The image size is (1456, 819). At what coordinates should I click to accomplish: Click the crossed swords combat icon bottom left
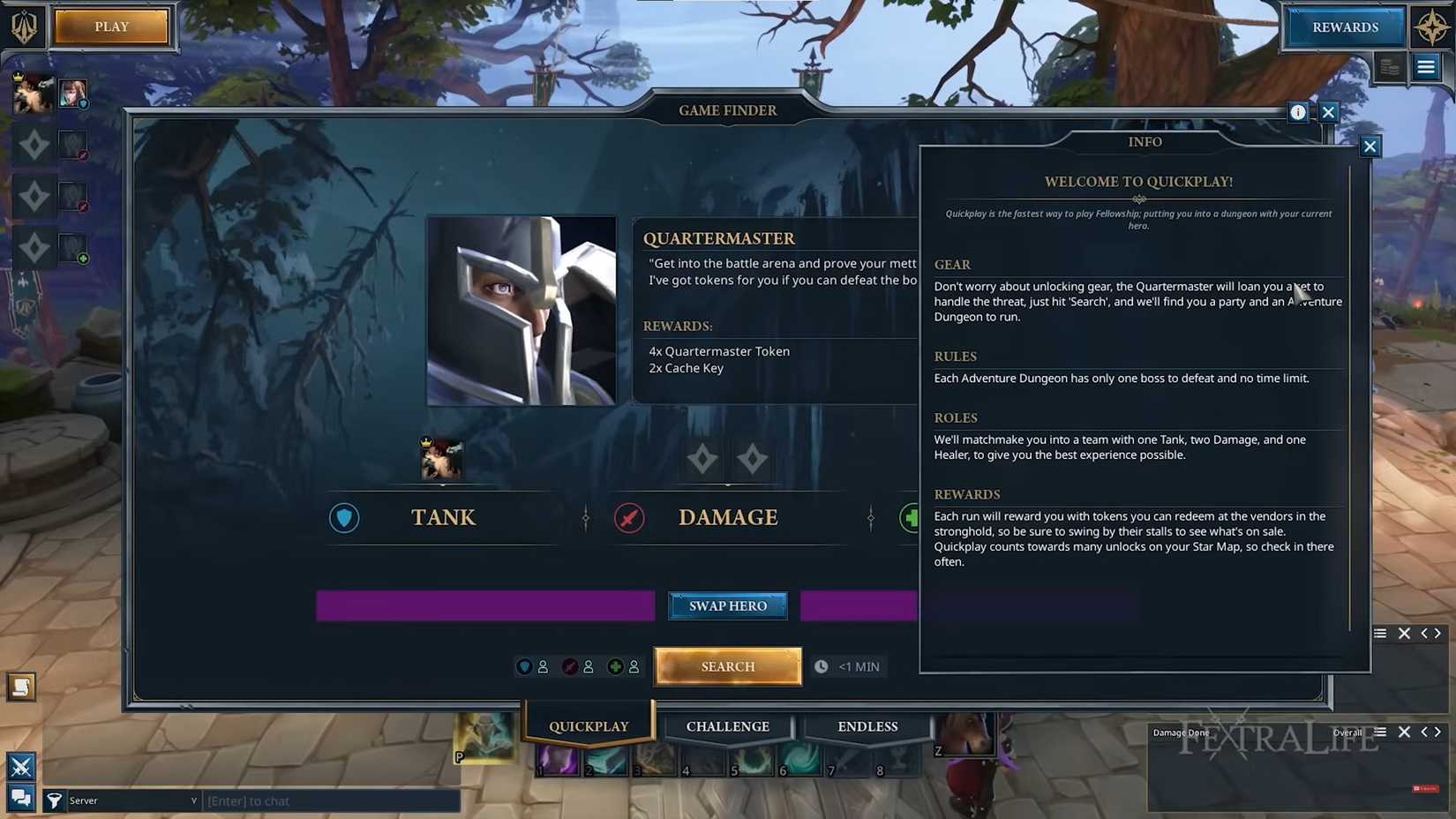[20, 766]
